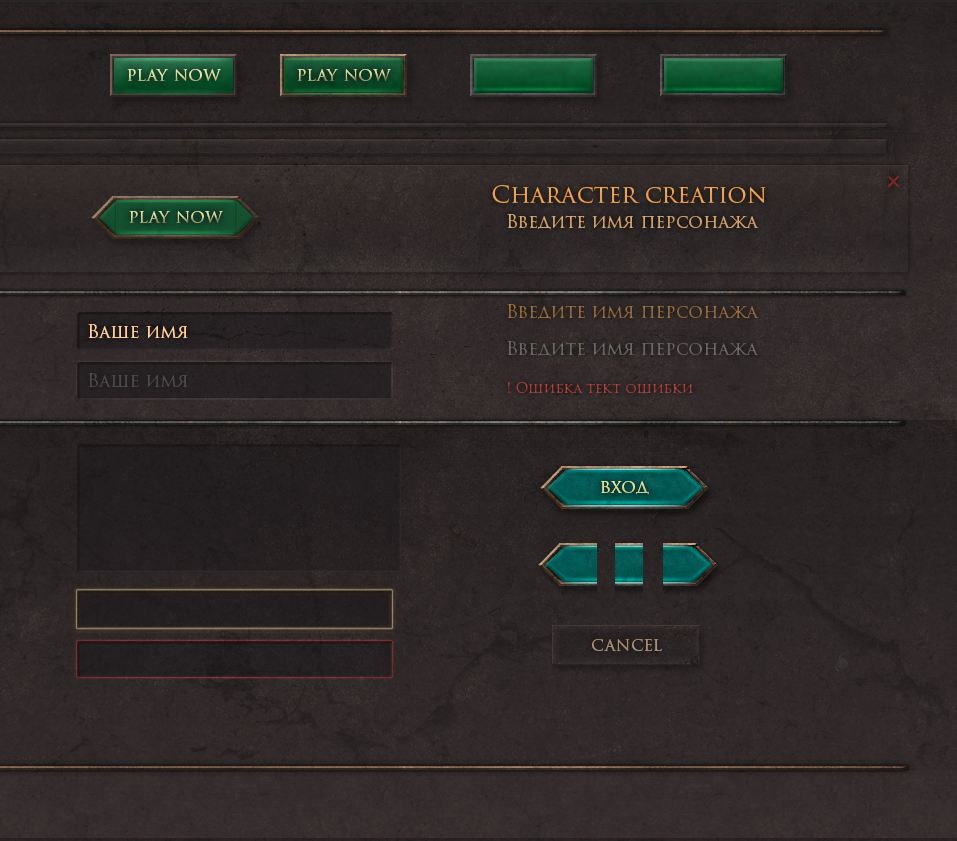Hit the CANCEL button
The width and height of the screenshot is (957, 841).
626,645
